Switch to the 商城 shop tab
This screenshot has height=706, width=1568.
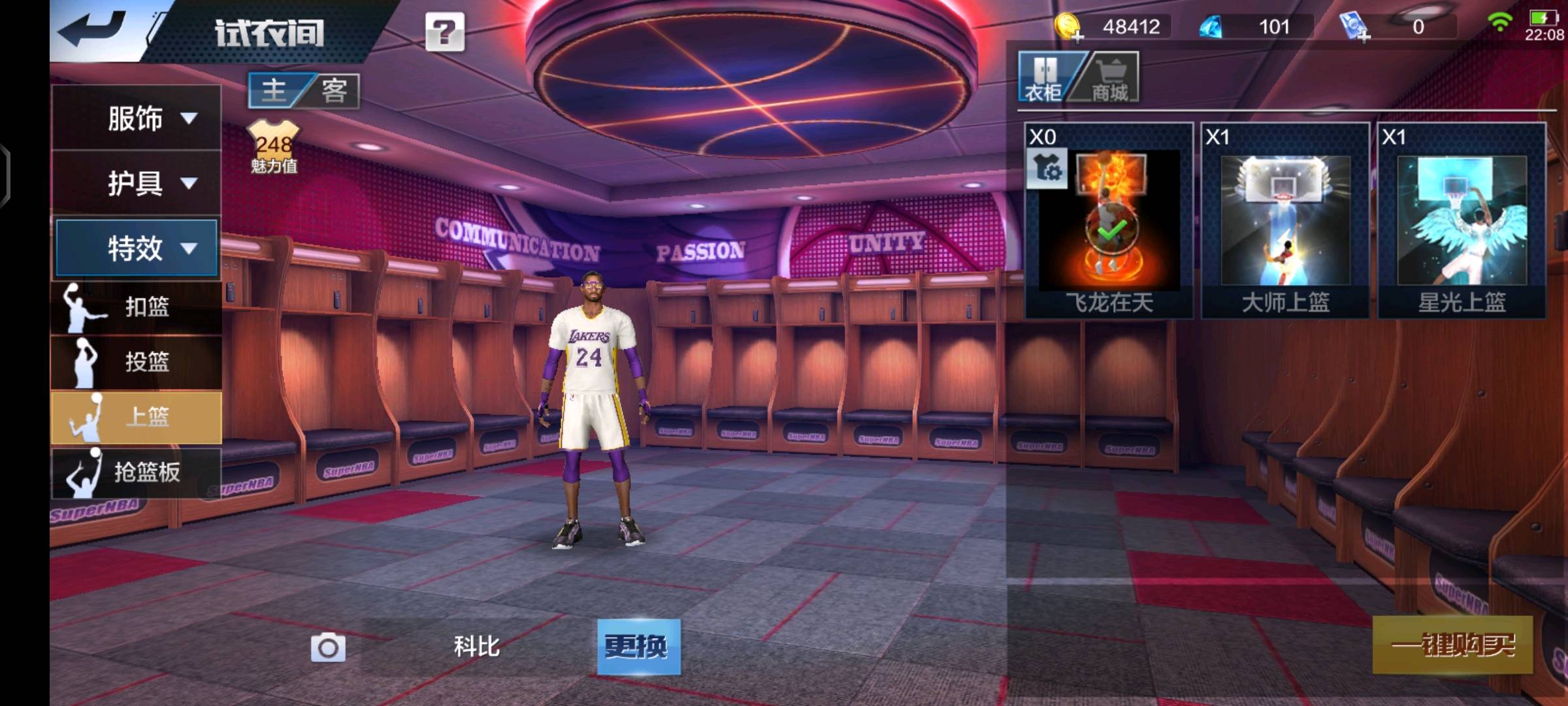(1111, 78)
